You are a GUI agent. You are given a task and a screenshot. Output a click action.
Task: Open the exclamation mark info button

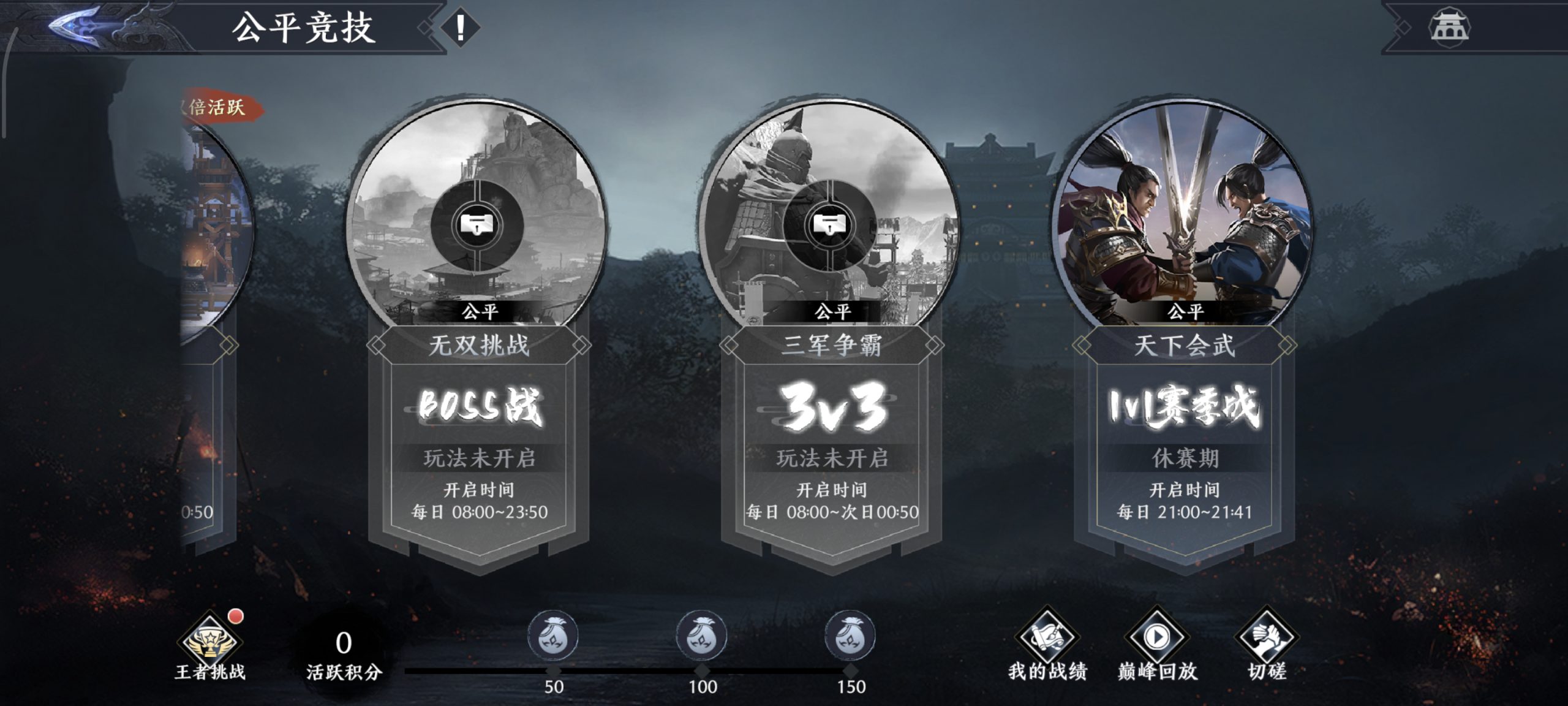coord(460,28)
